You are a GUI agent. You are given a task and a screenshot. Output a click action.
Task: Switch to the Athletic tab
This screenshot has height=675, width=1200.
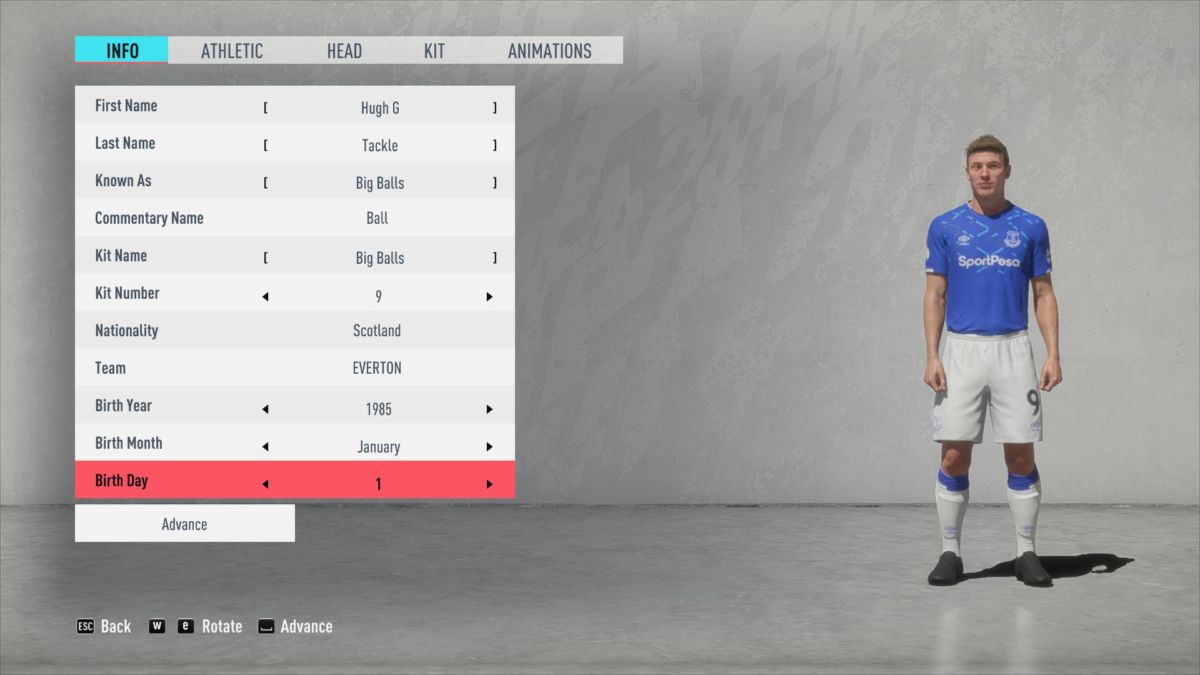pos(232,51)
